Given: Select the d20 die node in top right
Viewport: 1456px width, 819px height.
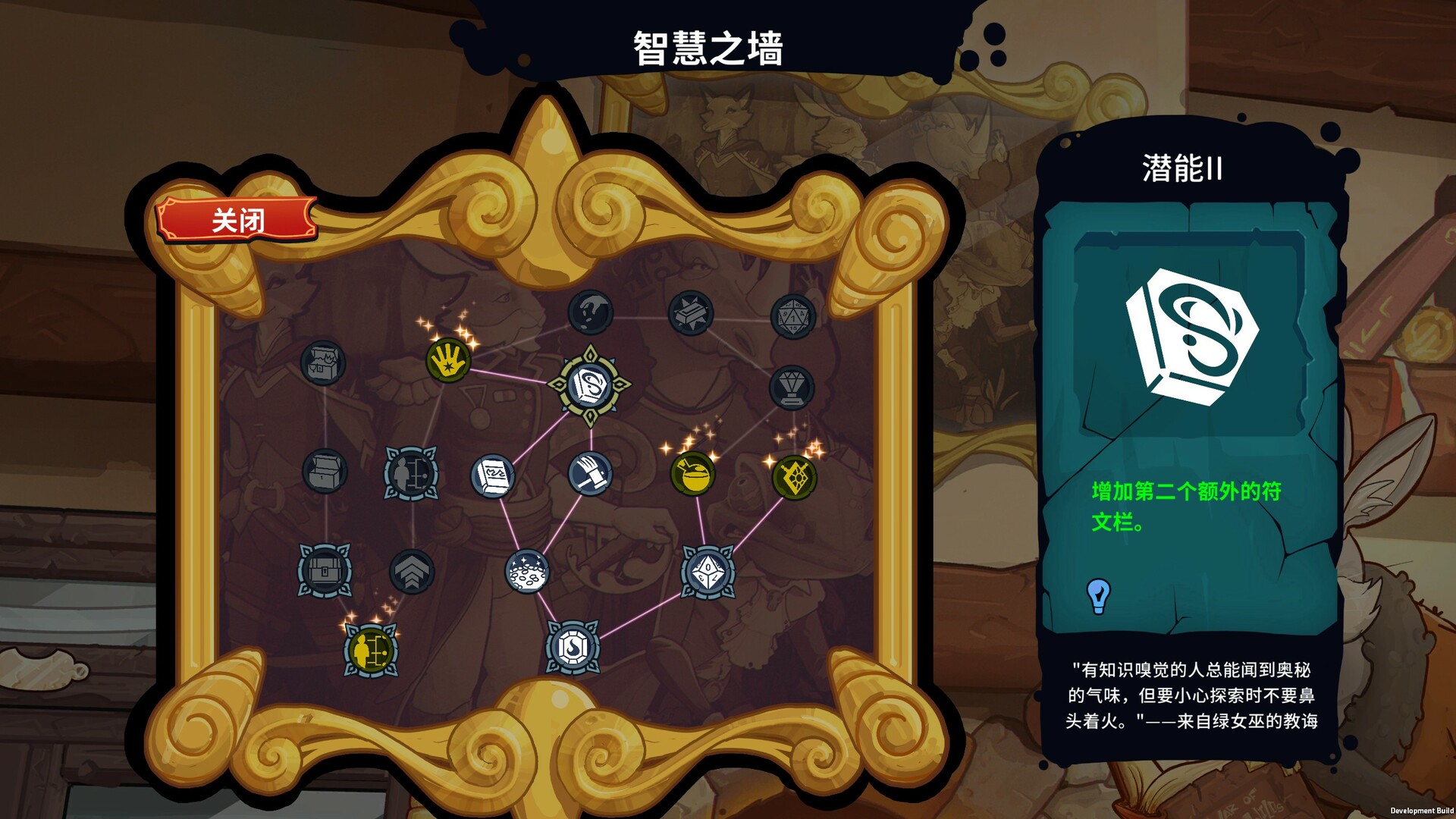Looking at the screenshot, I should 792,315.
